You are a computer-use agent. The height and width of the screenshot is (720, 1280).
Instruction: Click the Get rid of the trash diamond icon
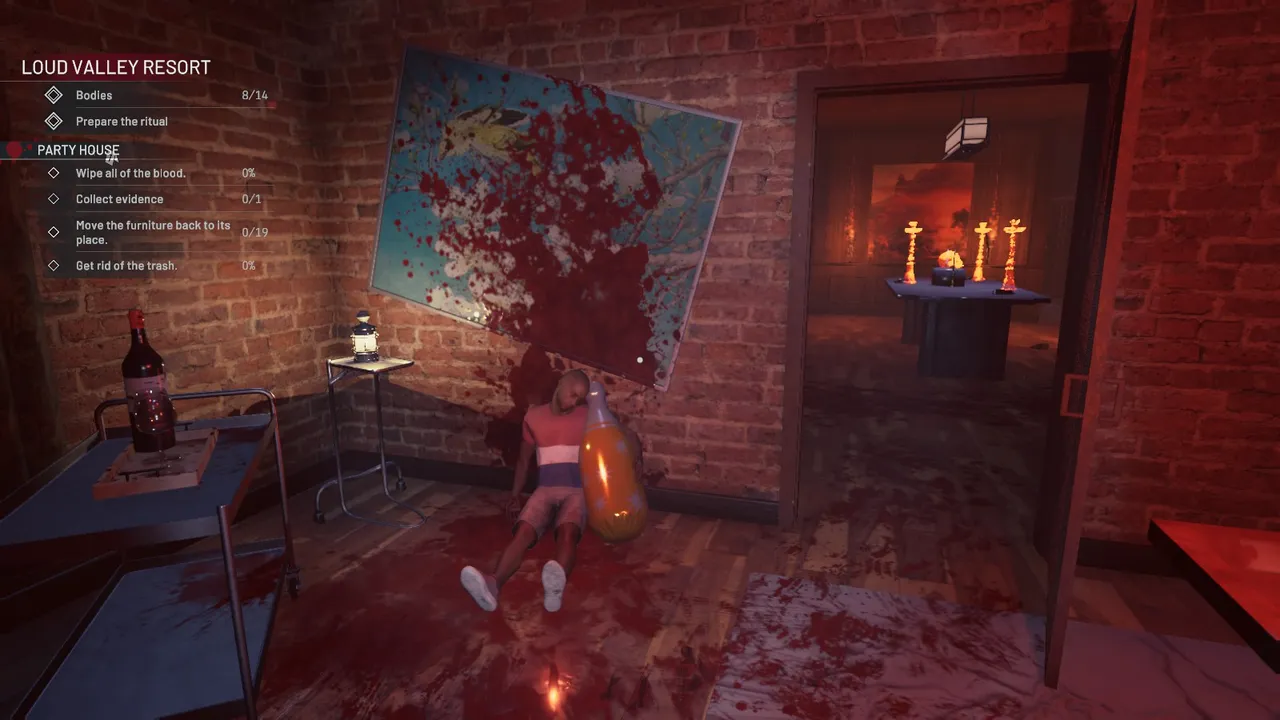pyautogui.click(x=56, y=265)
